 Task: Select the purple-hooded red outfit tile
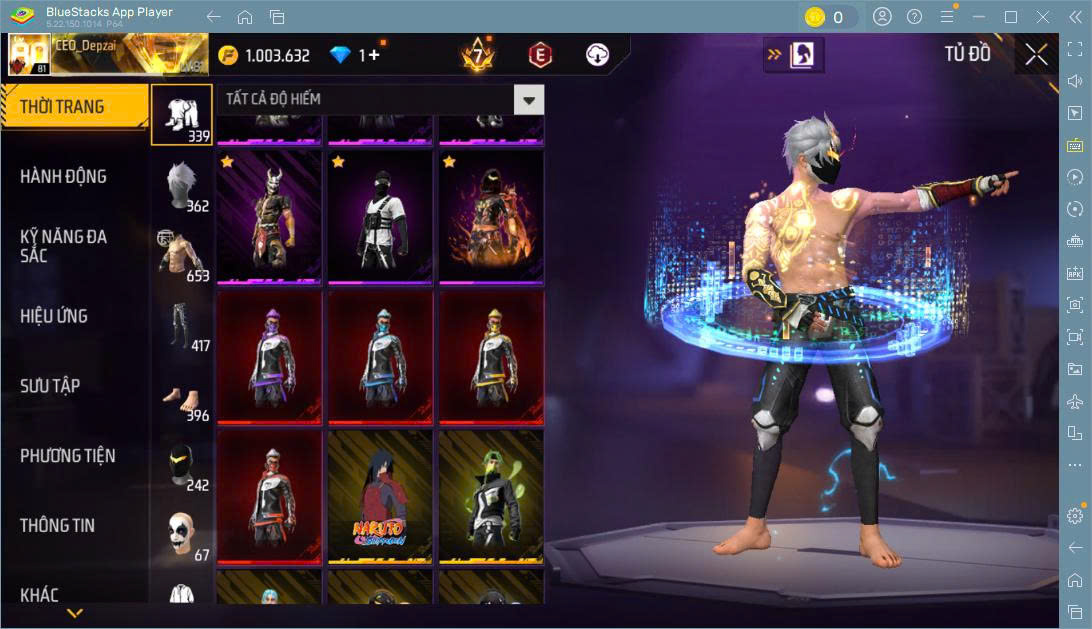(270, 355)
